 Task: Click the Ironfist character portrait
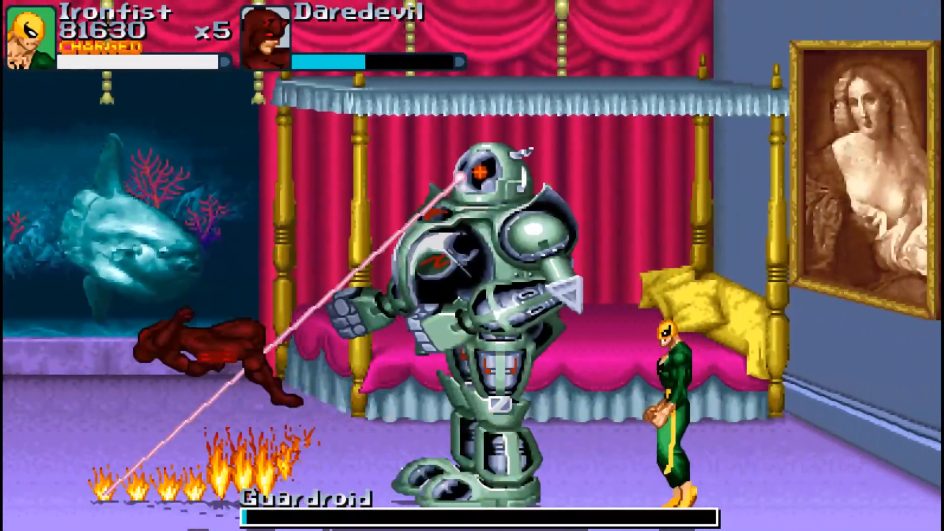tap(30, 37)
